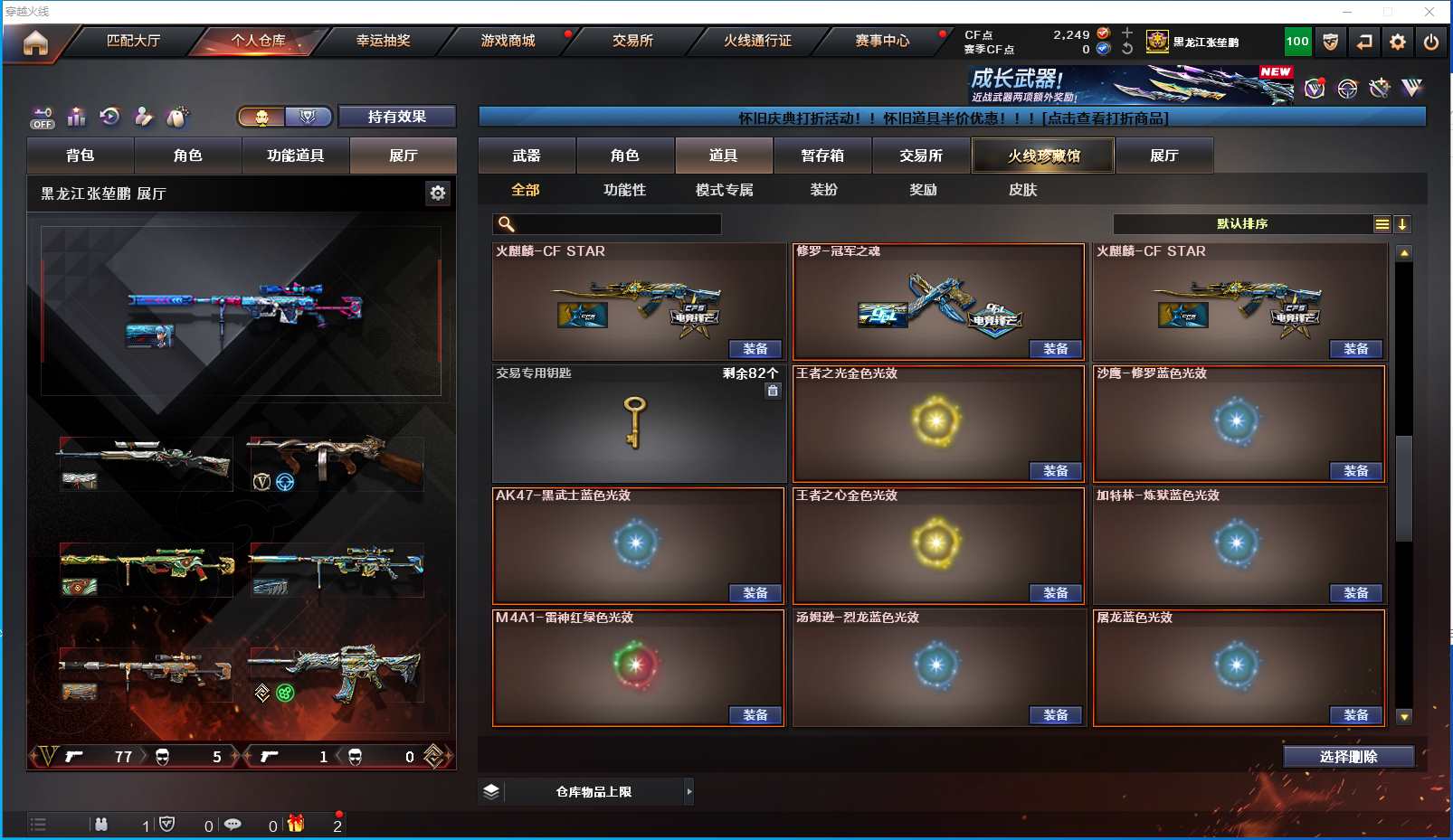Show 持有效果 owned effects
This screenshot has width=1453, height=840.
click(x=396, y=117)
